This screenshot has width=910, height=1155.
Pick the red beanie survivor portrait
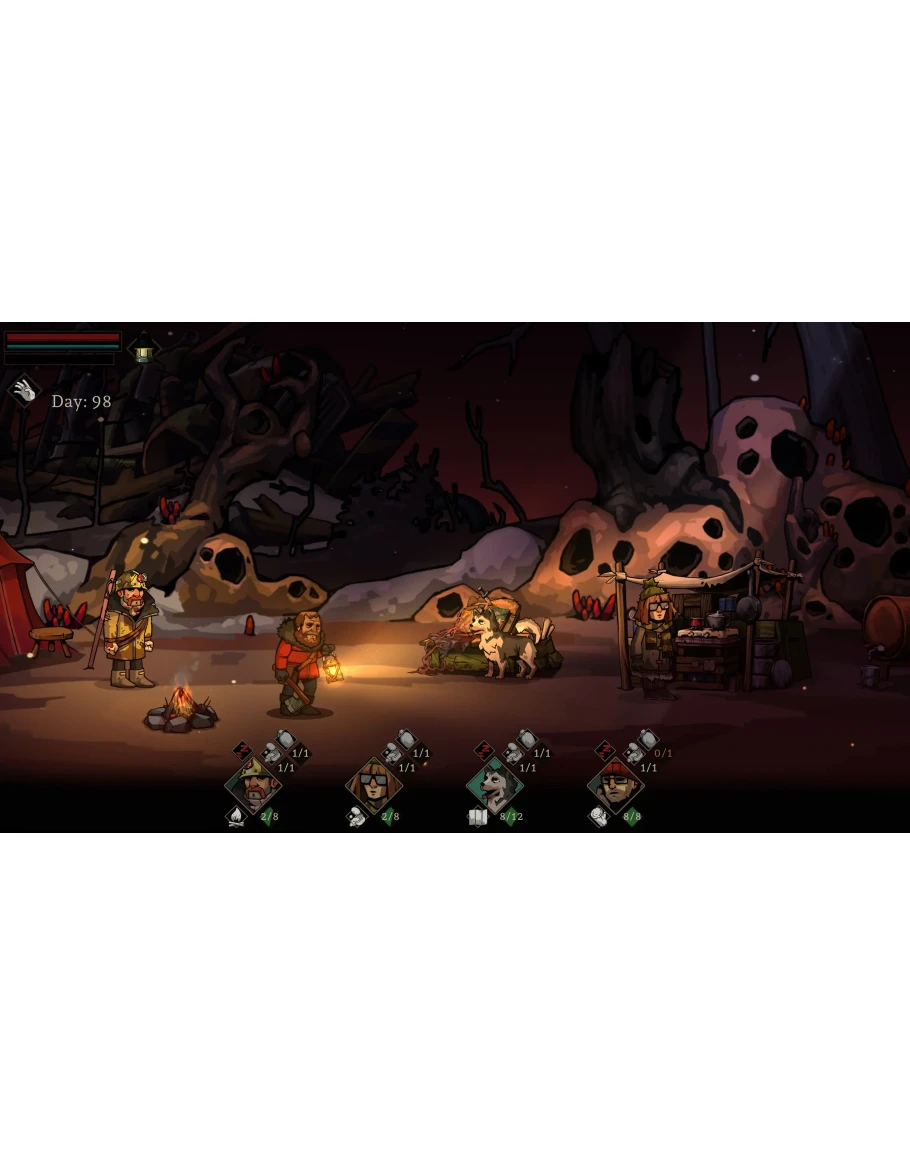(615, 785)
